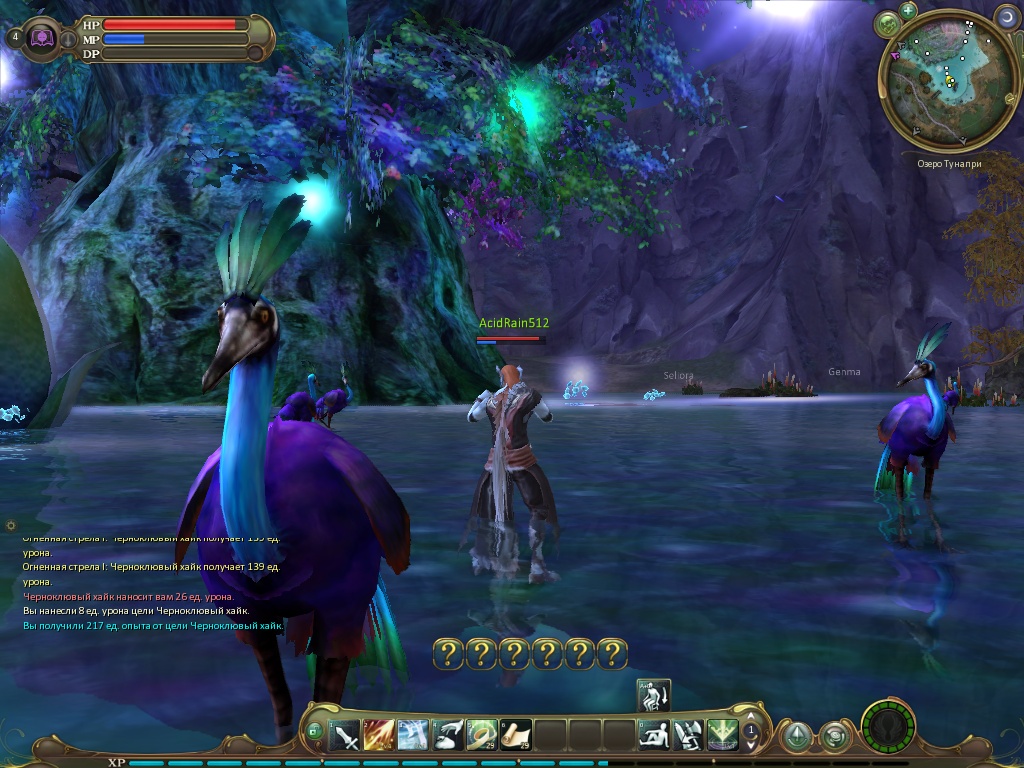Image resolution: width=1024 pixels, height=768 pixels.
Task: Click the winged figure flight skill
Action: 689,735
